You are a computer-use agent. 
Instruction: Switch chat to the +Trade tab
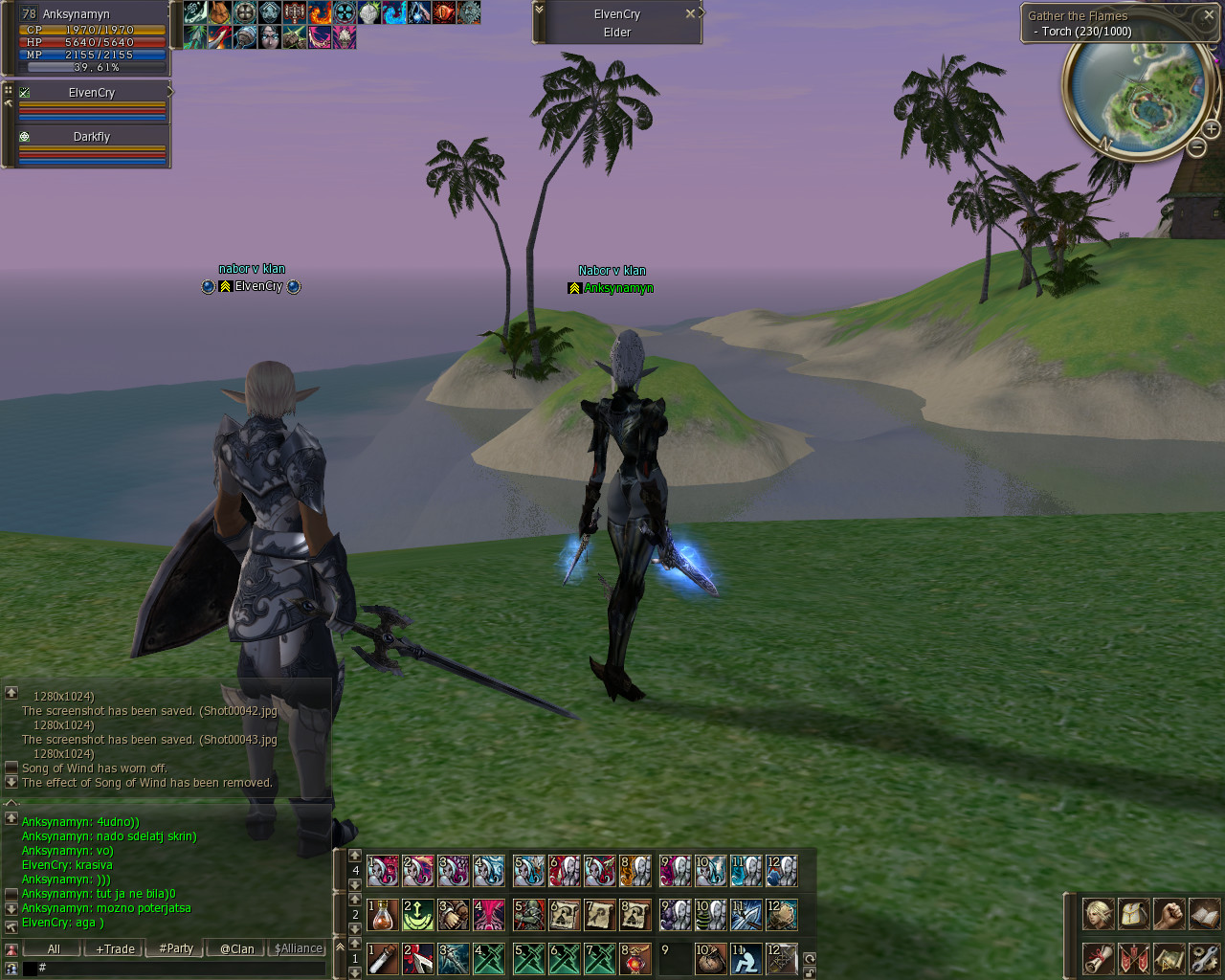pyautogui.click(x=116, y=948)
